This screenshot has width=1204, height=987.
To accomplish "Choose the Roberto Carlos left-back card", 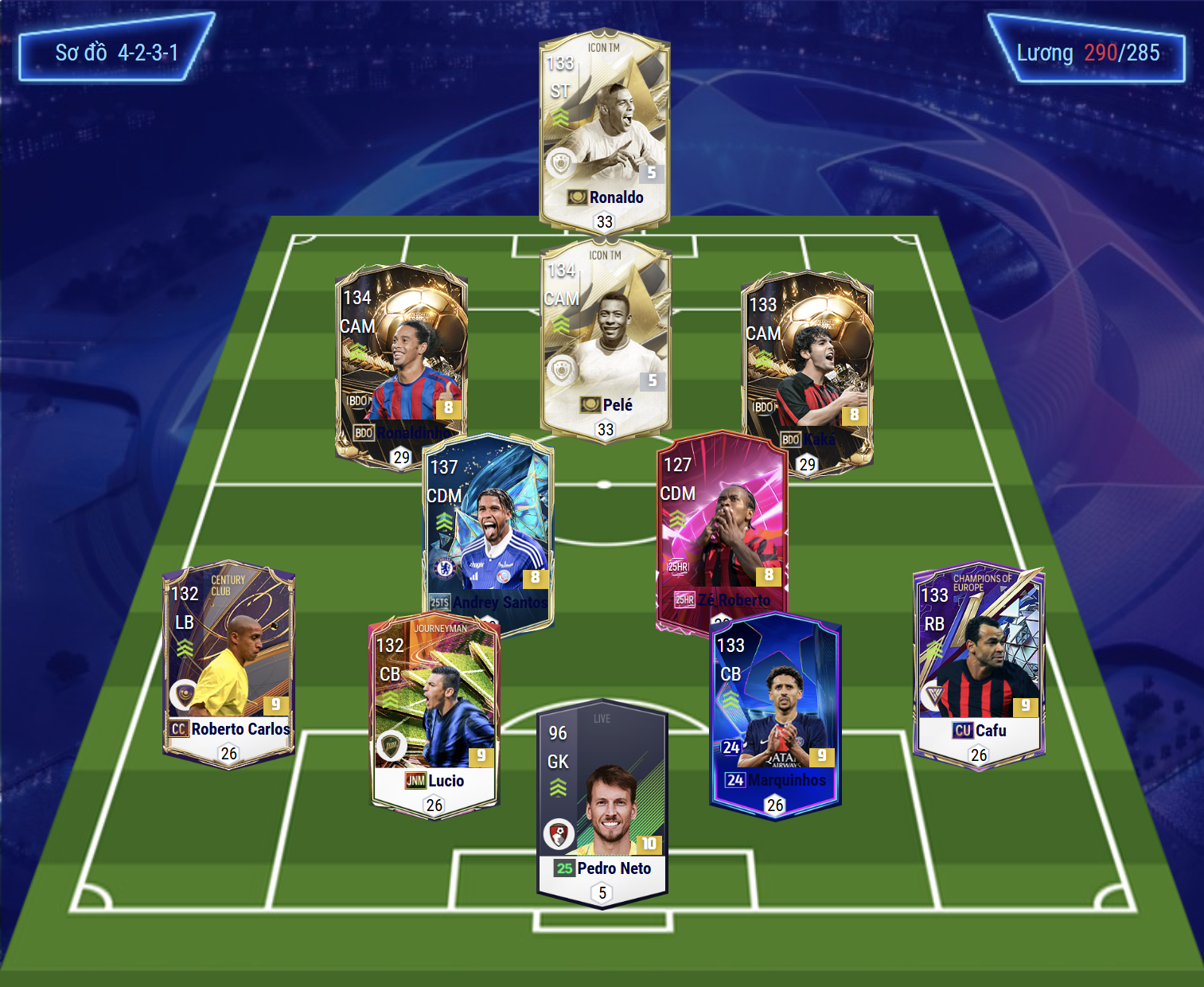I will point(228,661).
